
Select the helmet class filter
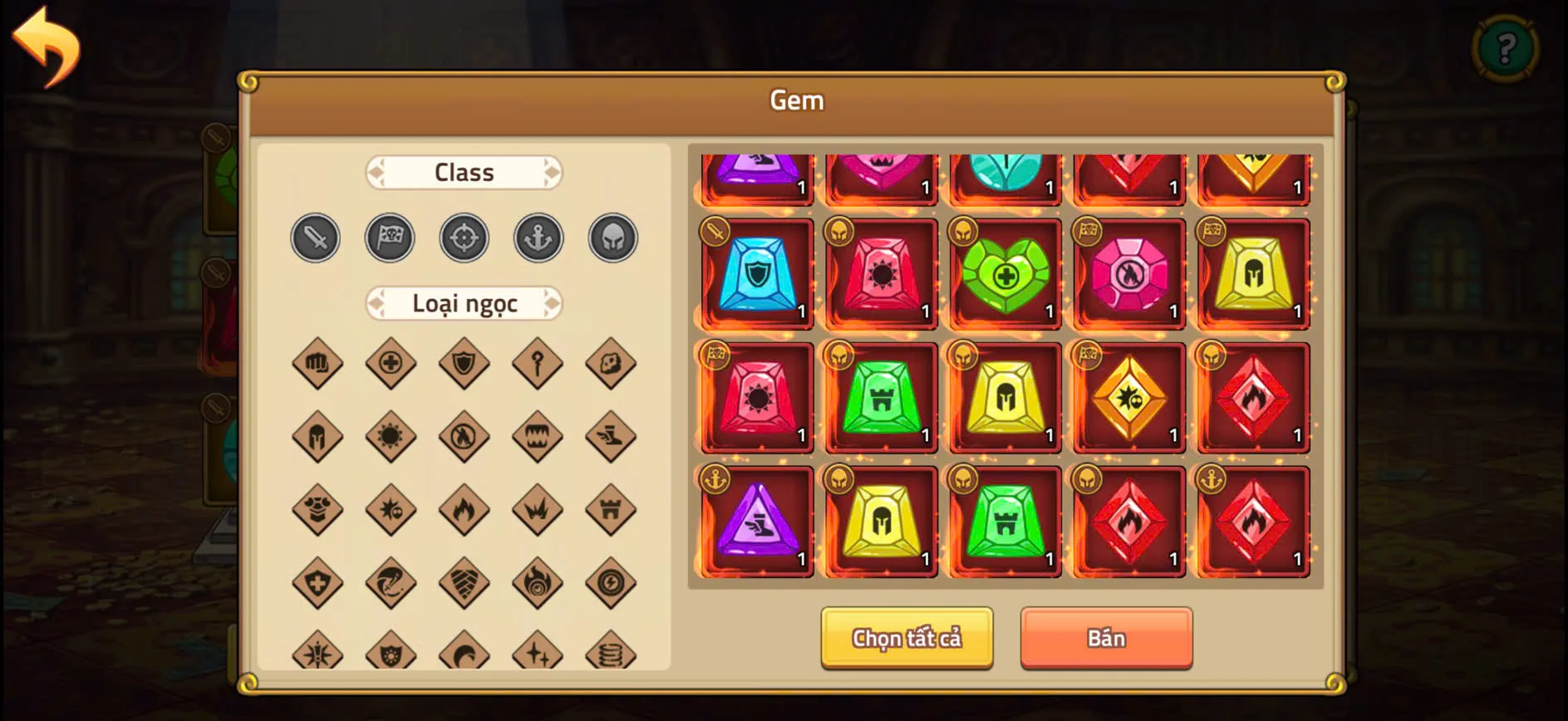point(612,238)
